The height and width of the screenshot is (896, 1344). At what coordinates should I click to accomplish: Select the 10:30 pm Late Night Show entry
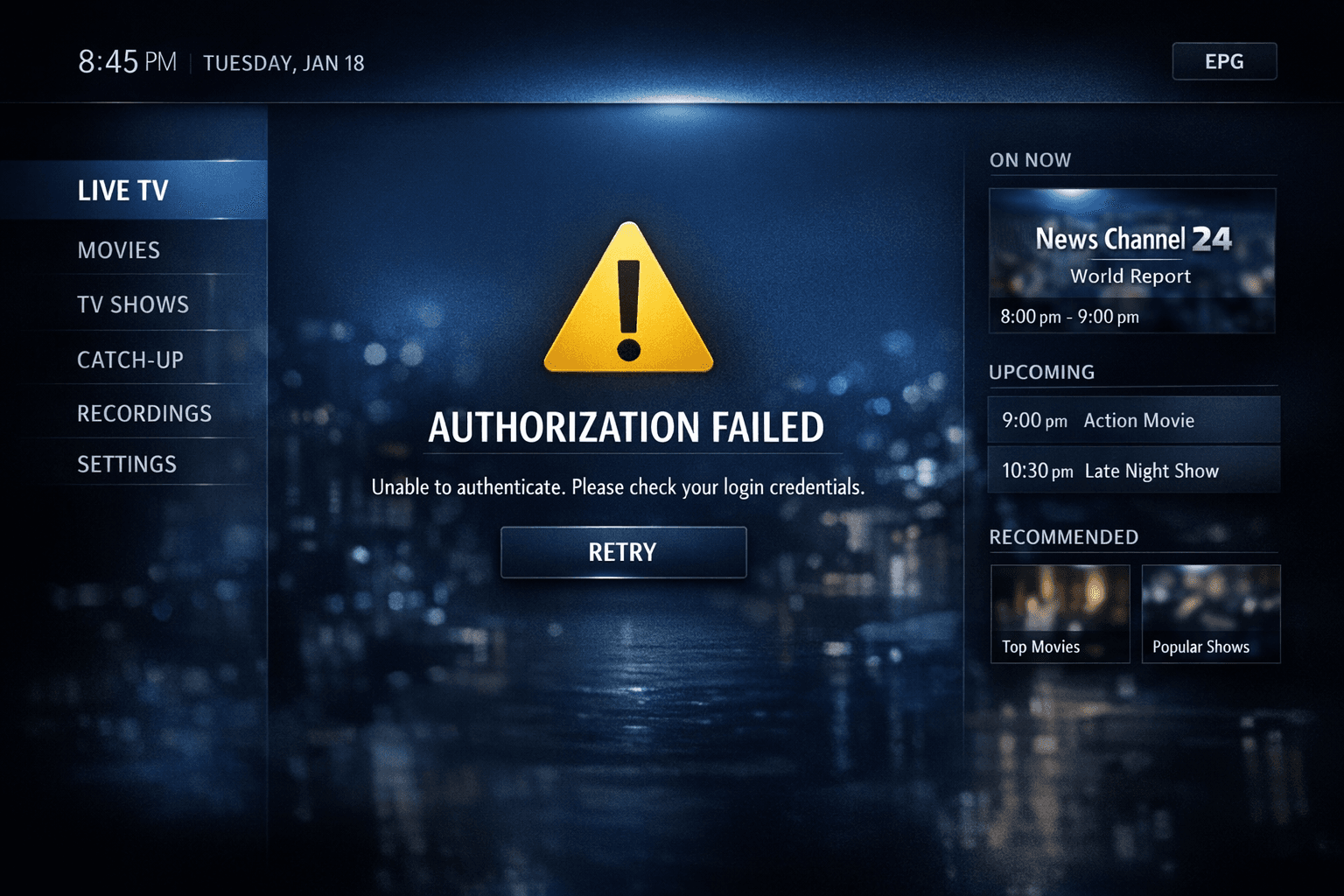(x=1133, y=470)
